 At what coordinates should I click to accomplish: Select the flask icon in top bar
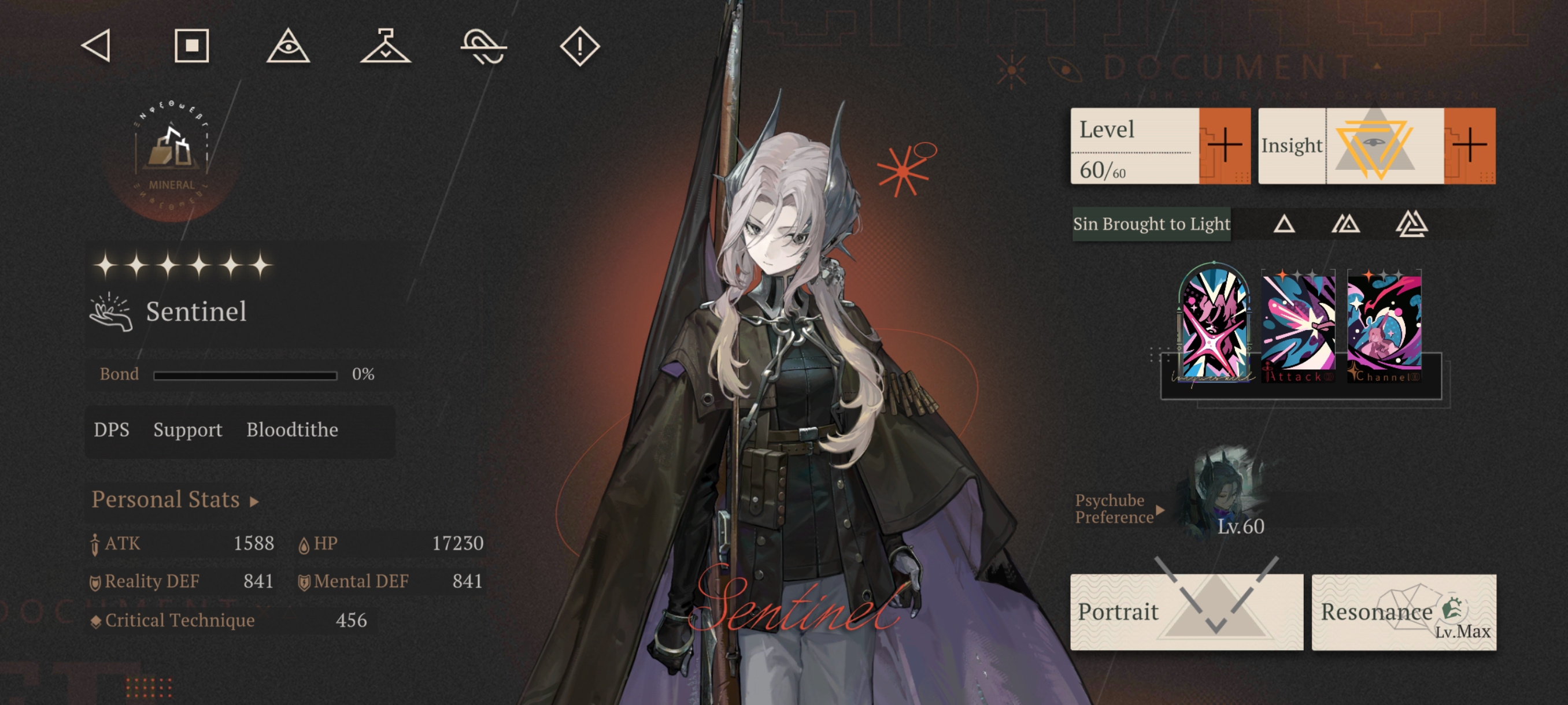pyautogui.click(x=385, y=46)
